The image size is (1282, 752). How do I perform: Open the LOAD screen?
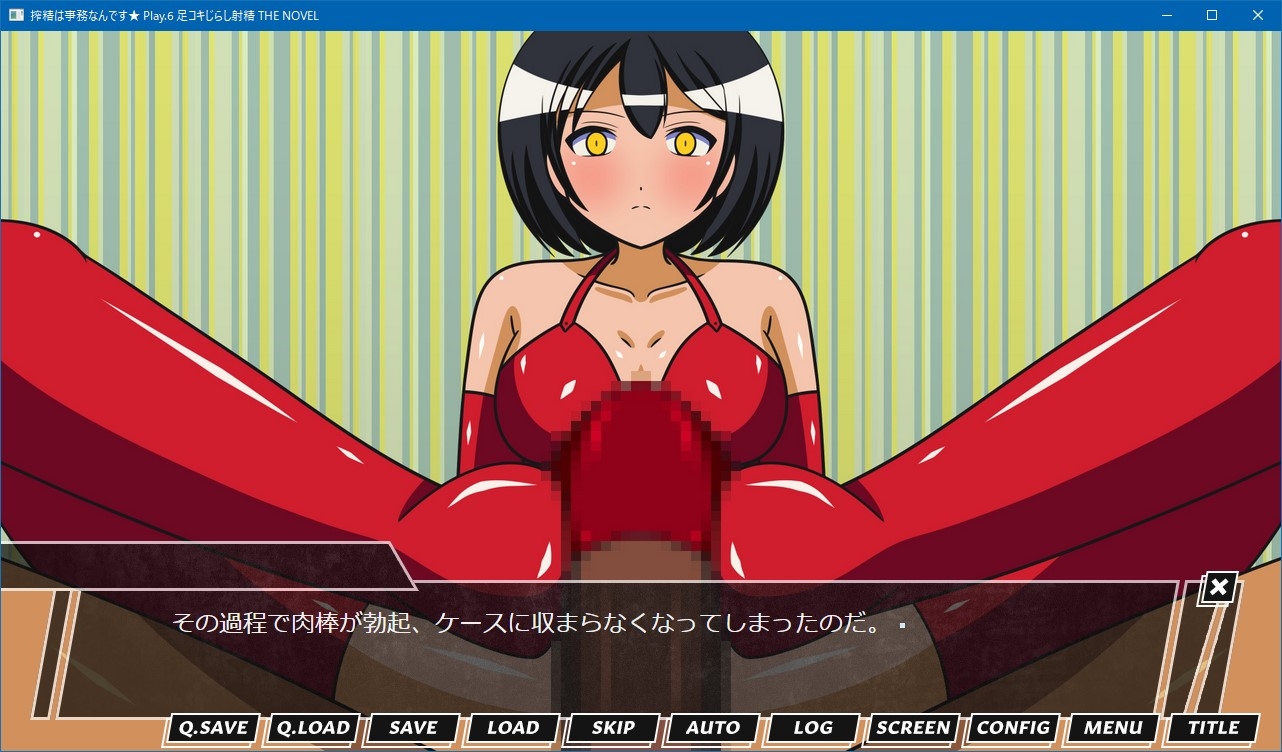[513, 728]
